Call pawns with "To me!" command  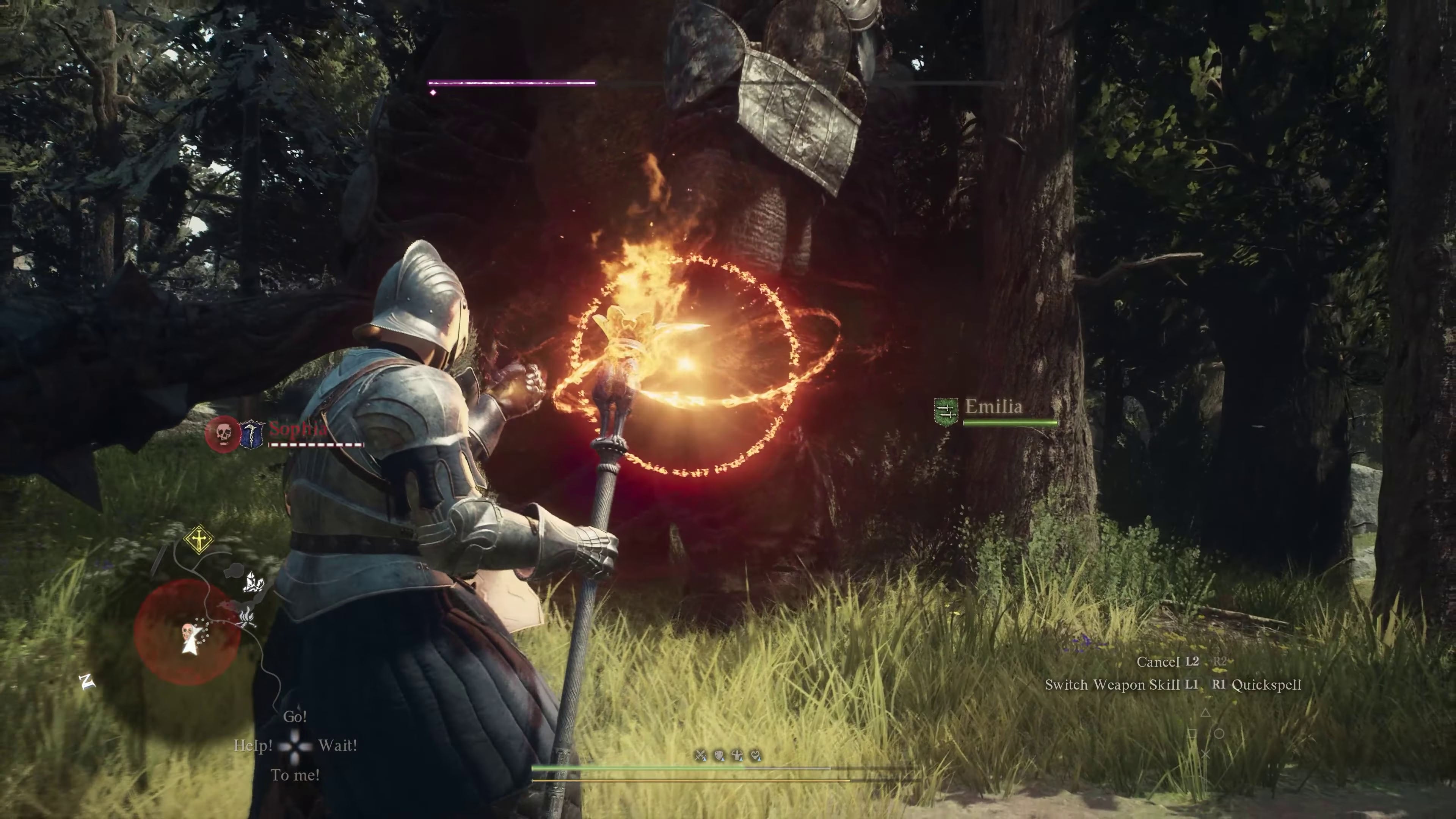(295, 775)
